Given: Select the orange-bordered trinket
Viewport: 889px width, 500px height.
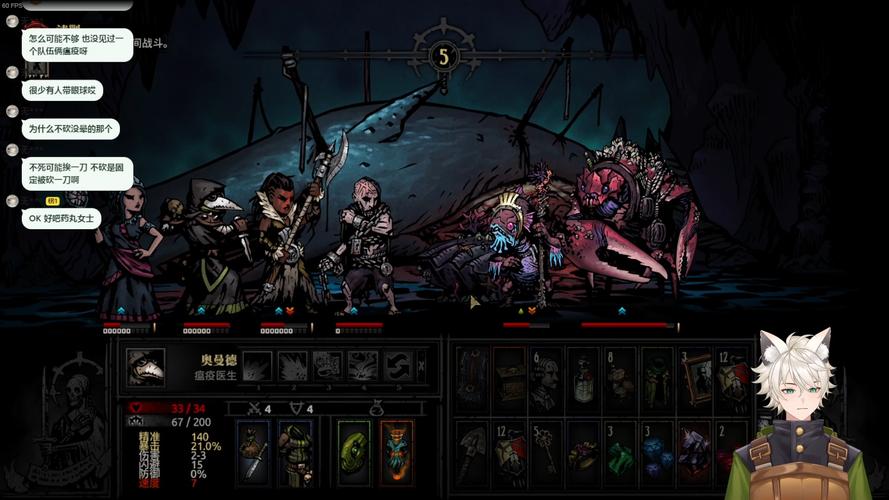Looking at the screenshot, I should [397, 452].
